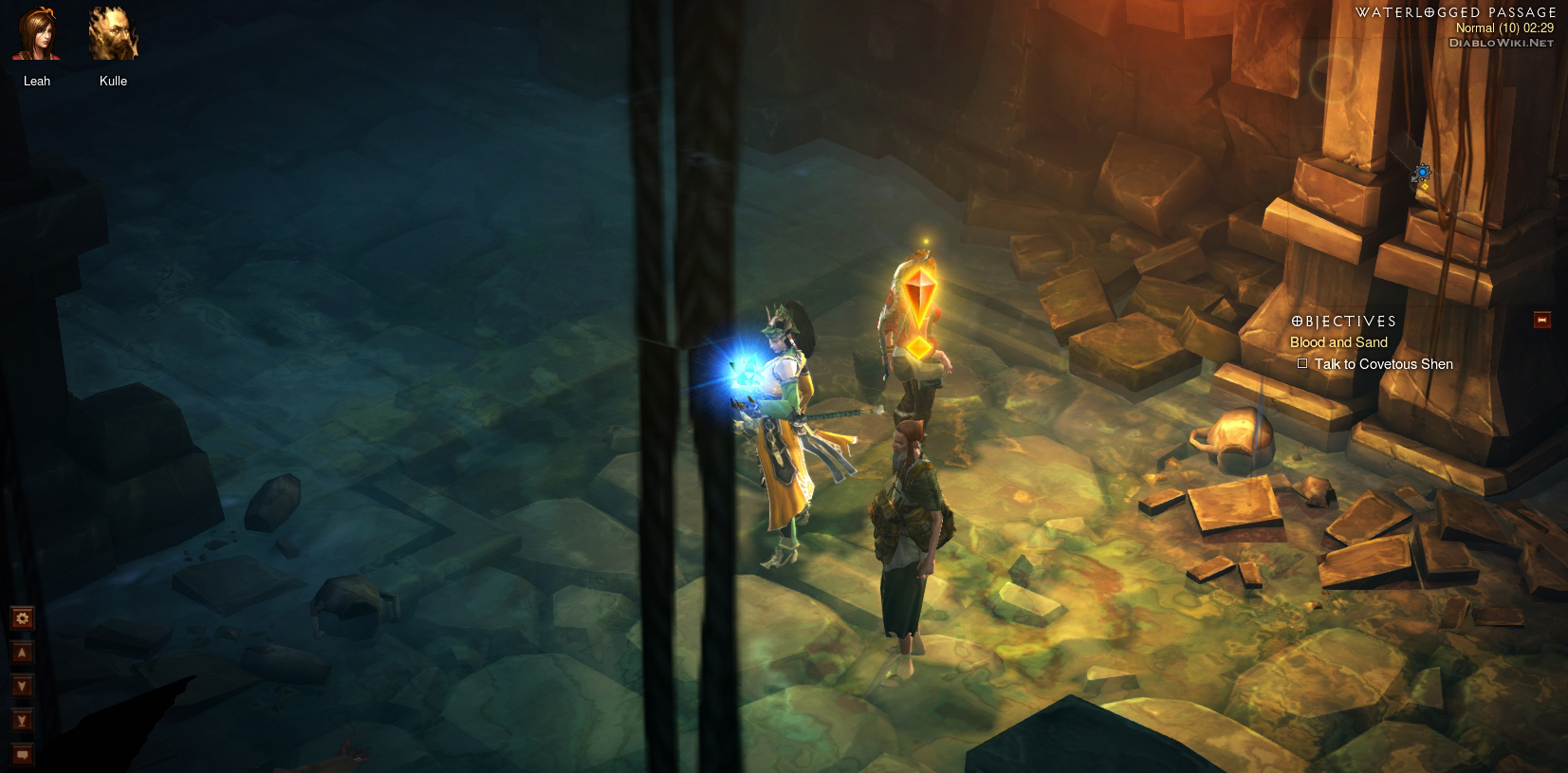This screenshot has height=773, width=1568.
Task: Select Kulle's skull portrait
Action: pyautogui.click(x=113, y=36)
